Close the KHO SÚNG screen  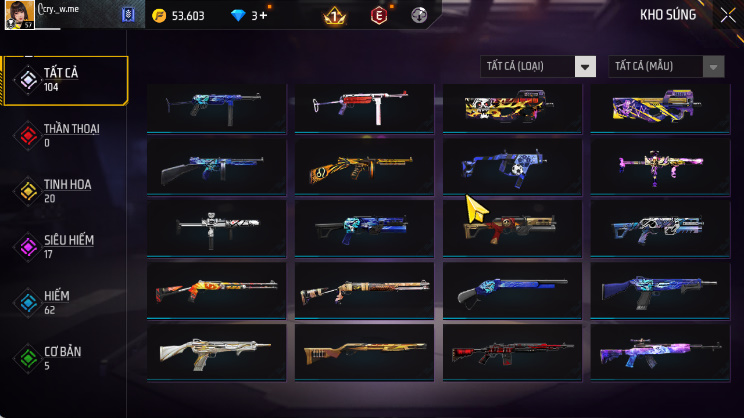click(x=727, y=15)
